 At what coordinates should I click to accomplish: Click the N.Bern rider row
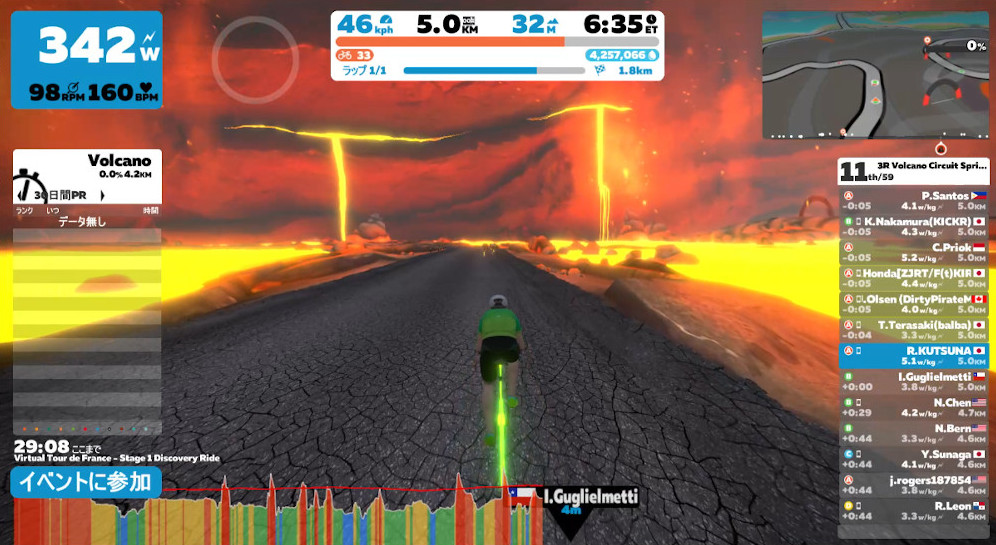pos(914,434)
